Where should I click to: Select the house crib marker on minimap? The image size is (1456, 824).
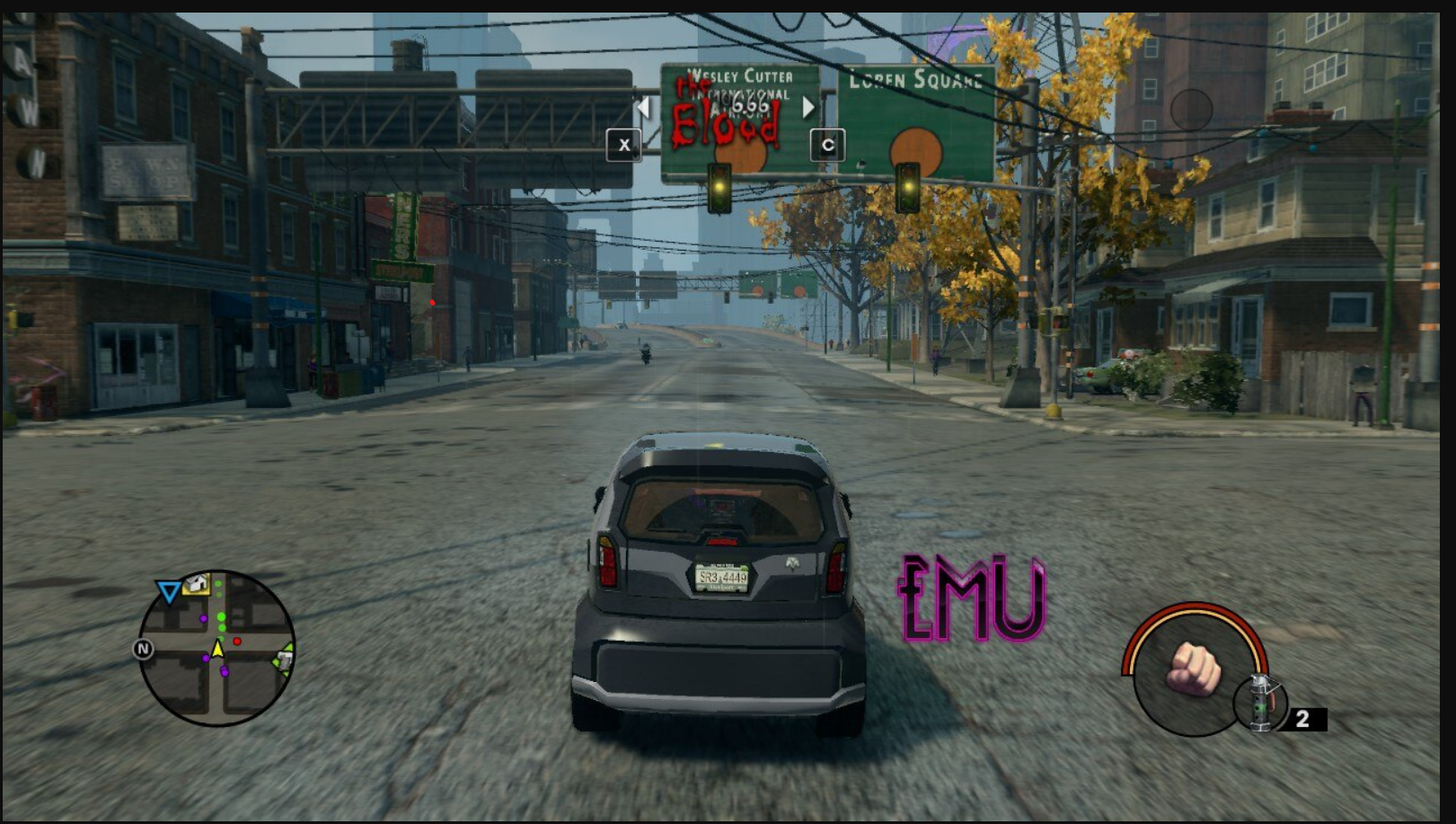coord(197,585)
